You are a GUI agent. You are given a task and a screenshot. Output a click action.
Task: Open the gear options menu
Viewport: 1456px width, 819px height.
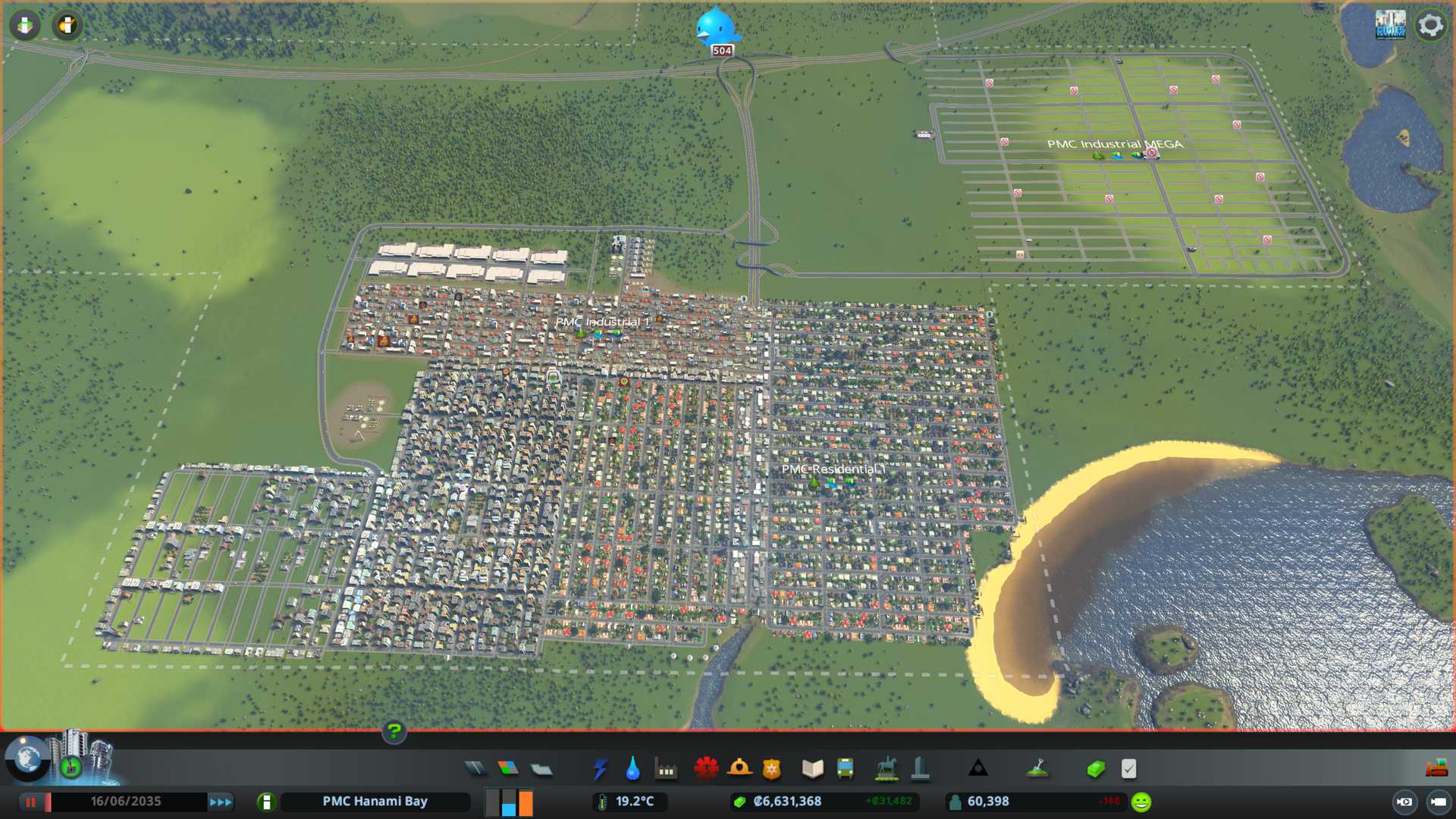pyautogui.click(x=1430, y=26)
